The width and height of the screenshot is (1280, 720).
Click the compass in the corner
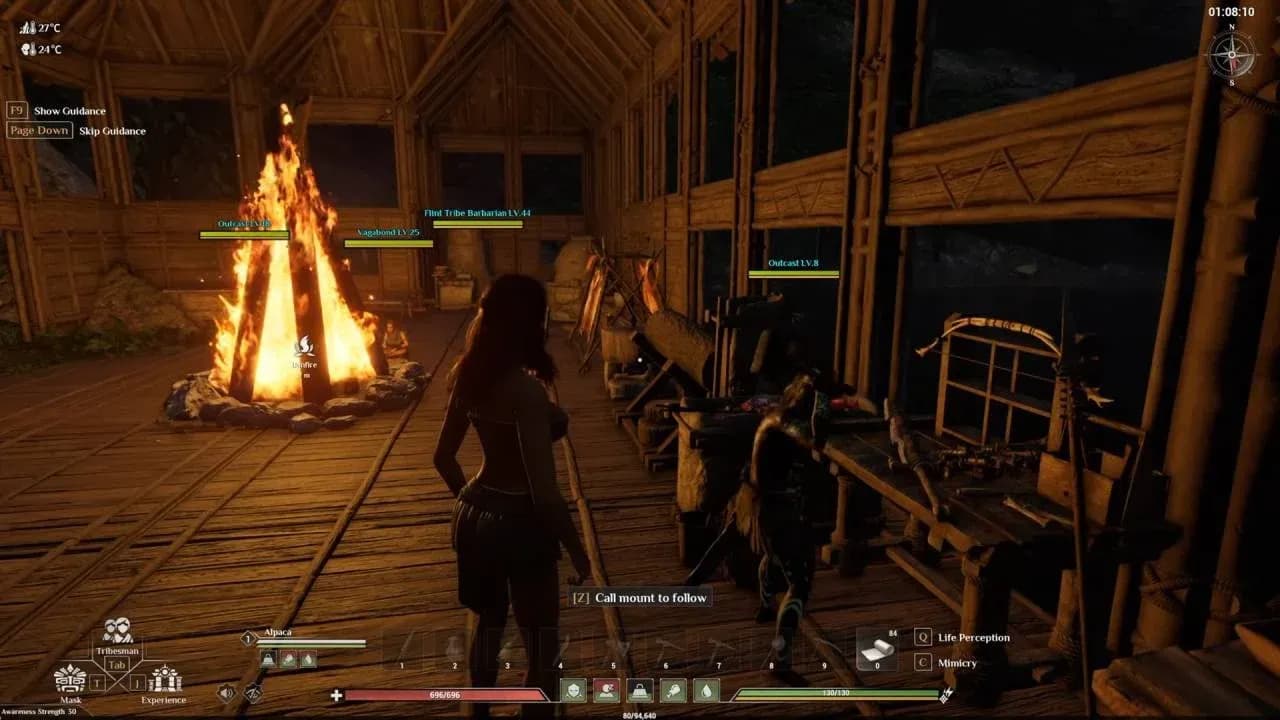tap(1231, 53)
